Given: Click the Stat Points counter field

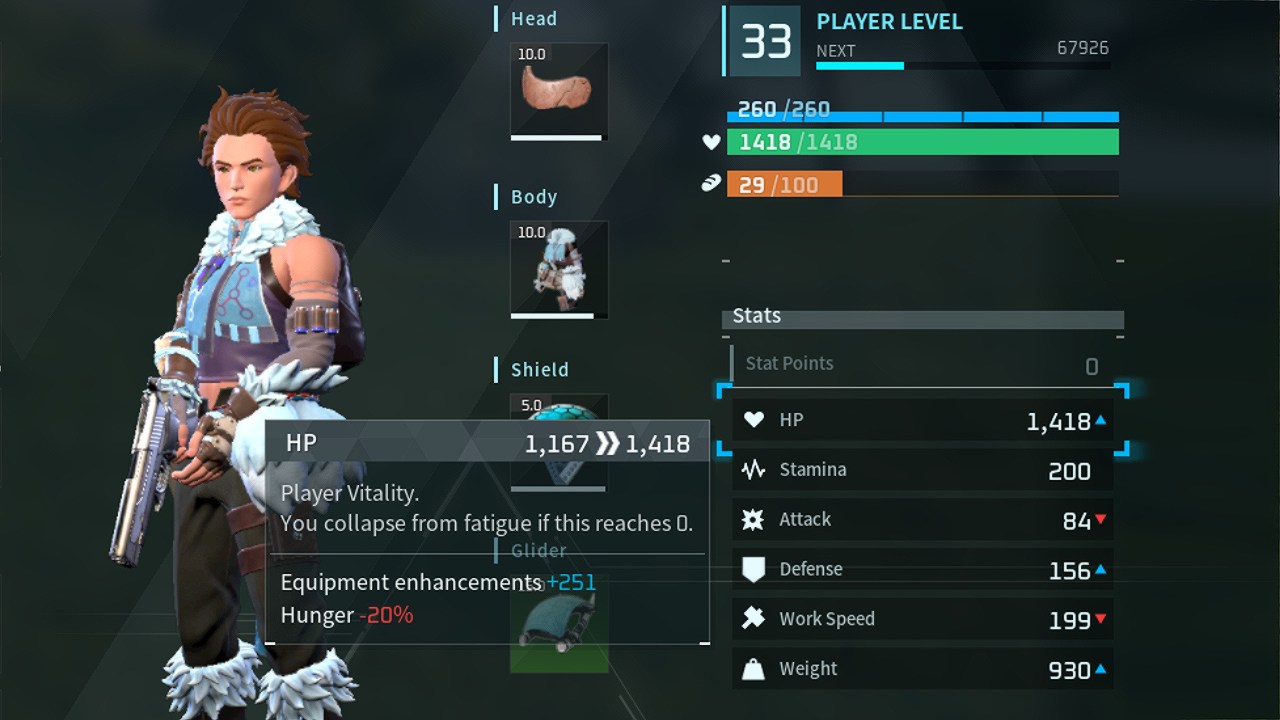Looking at the screenshot, I should click(920, 363).
